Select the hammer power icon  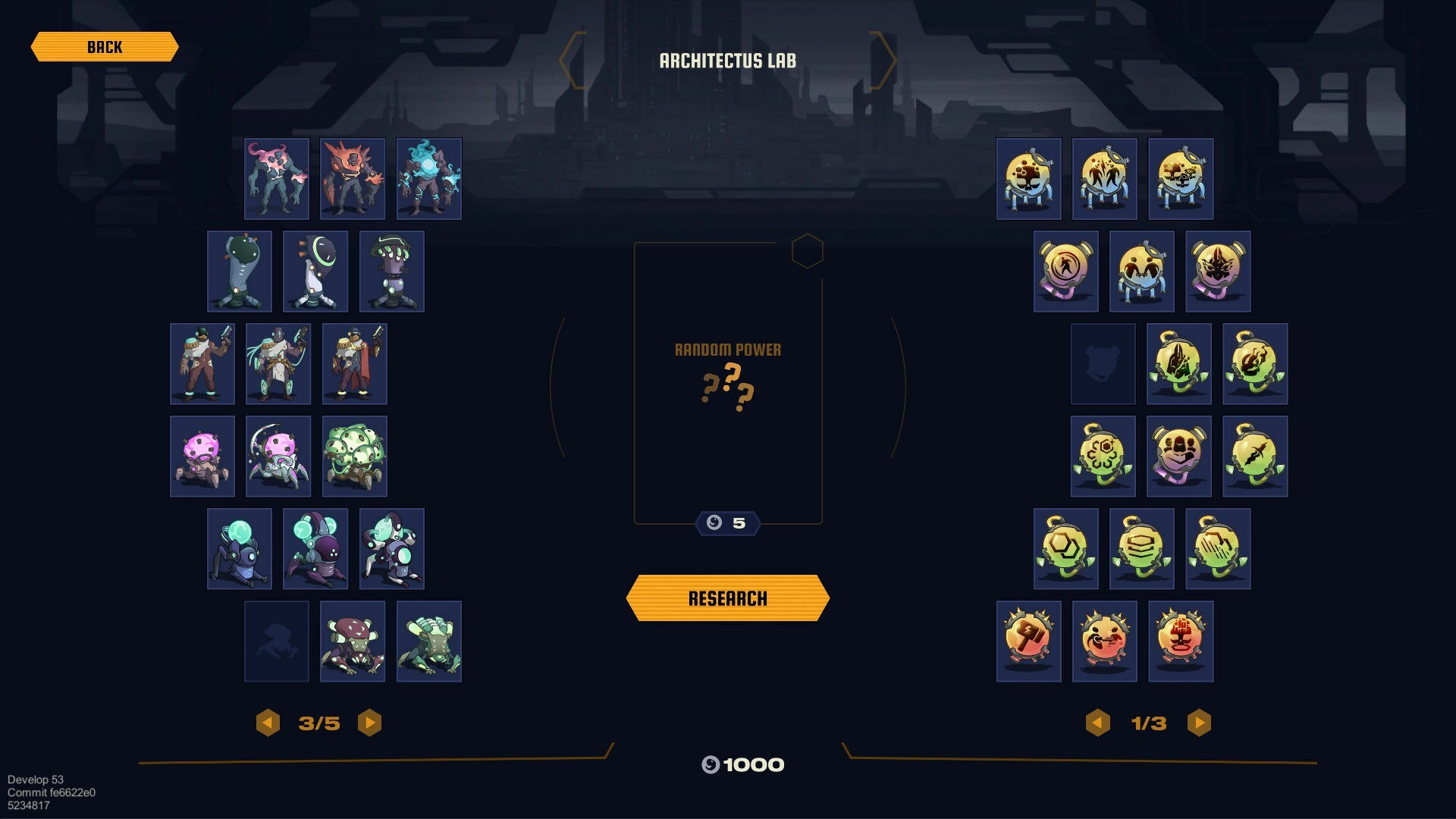[x=1028, y=642]
